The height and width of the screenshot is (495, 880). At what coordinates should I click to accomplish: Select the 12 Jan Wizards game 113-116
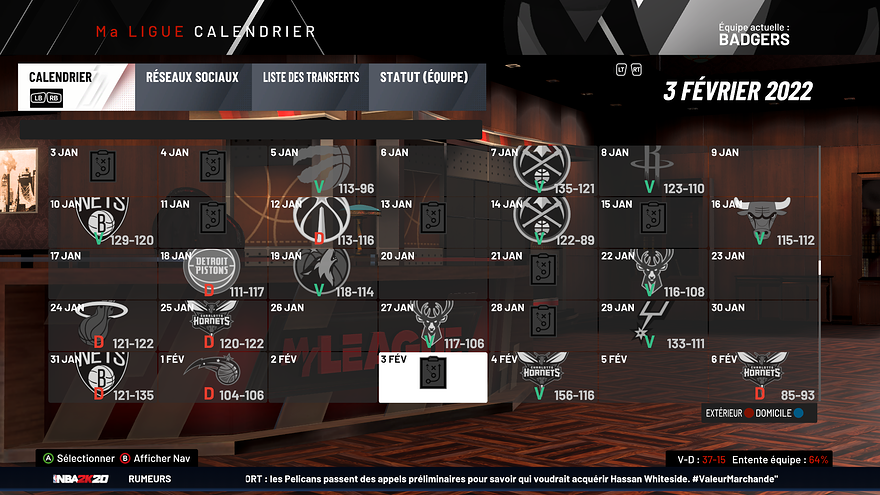pos(323,220)
